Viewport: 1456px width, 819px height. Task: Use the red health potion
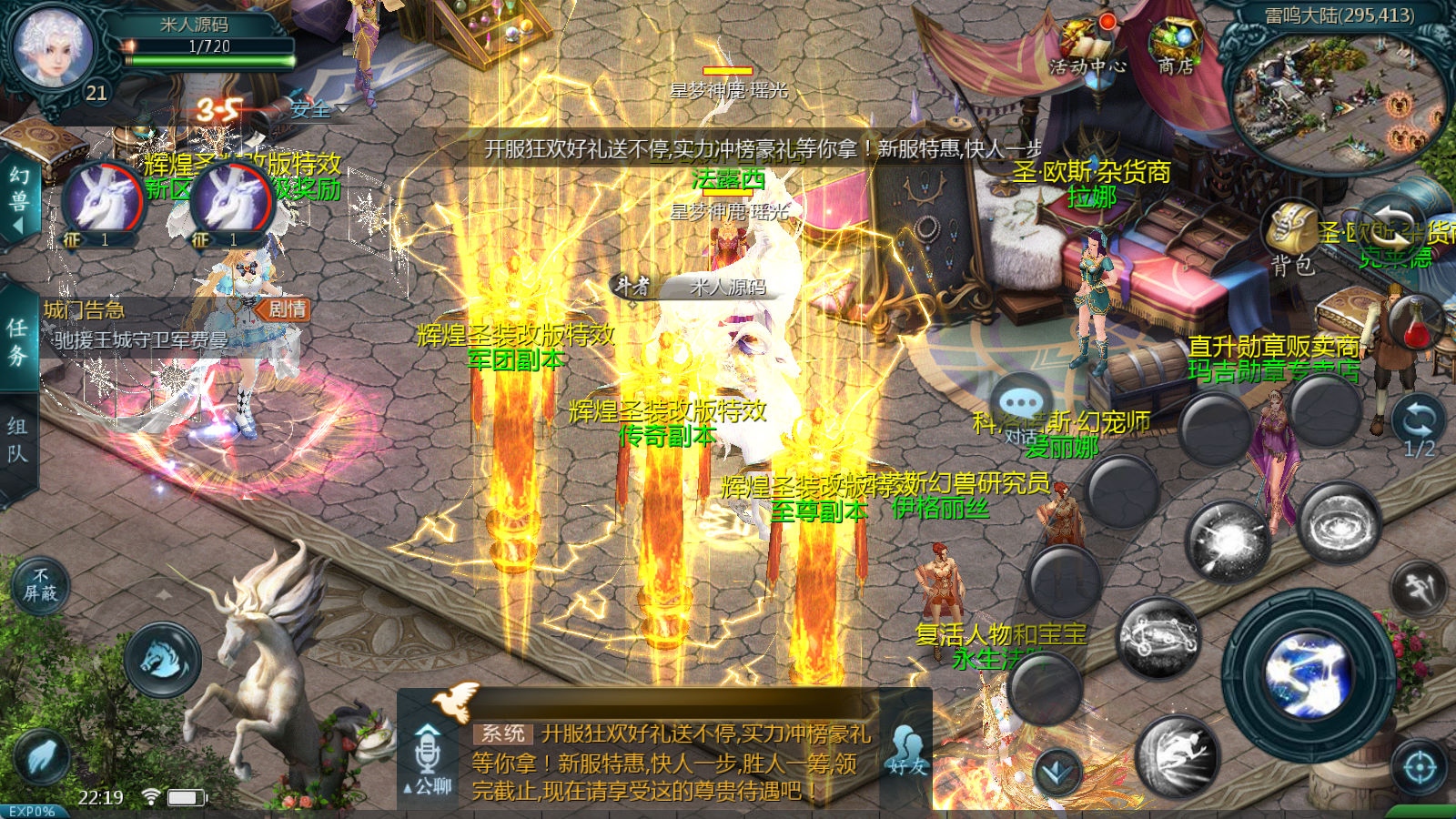click(x=1416, y=325)
